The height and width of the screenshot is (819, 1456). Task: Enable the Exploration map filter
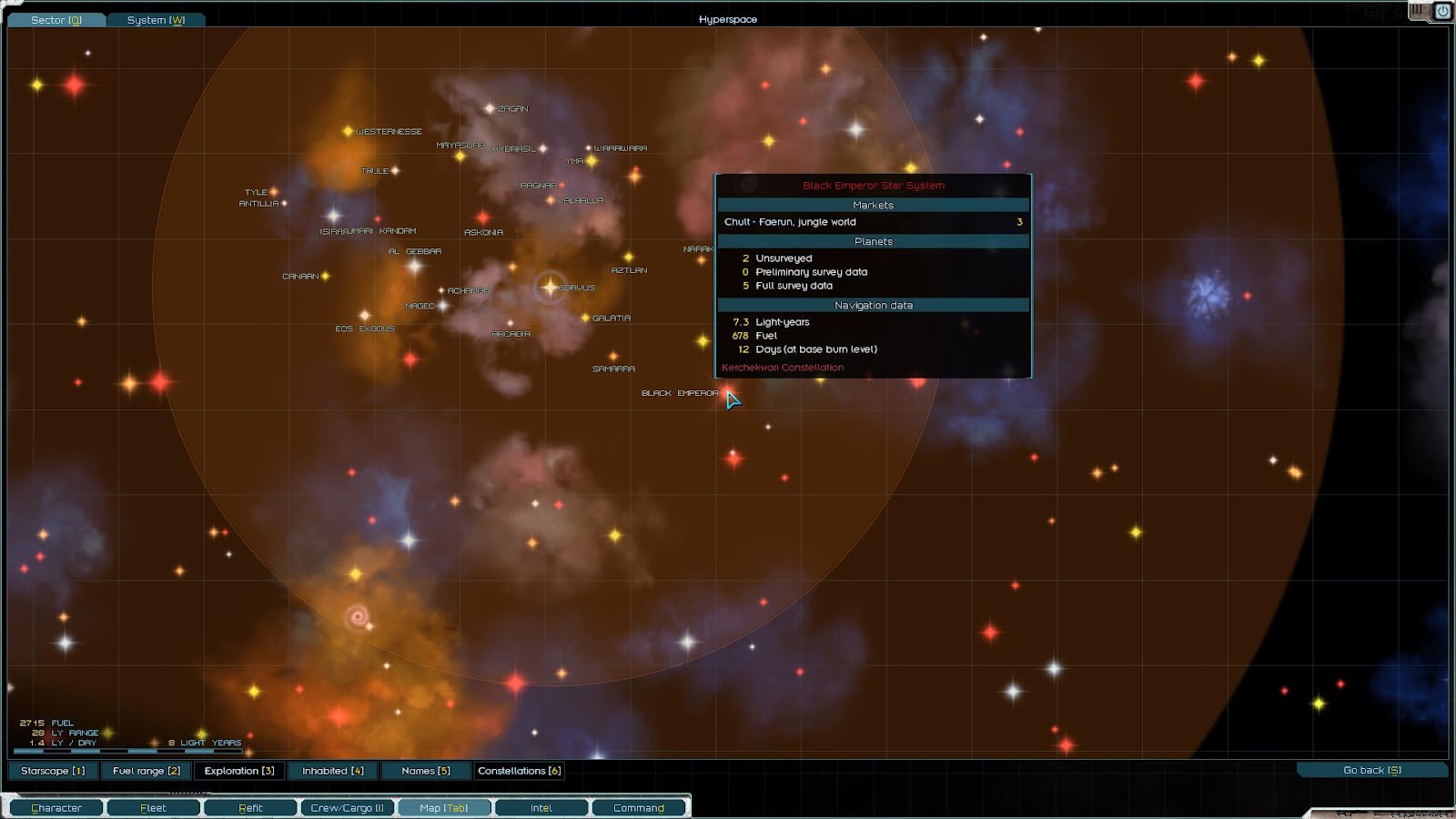239,771
